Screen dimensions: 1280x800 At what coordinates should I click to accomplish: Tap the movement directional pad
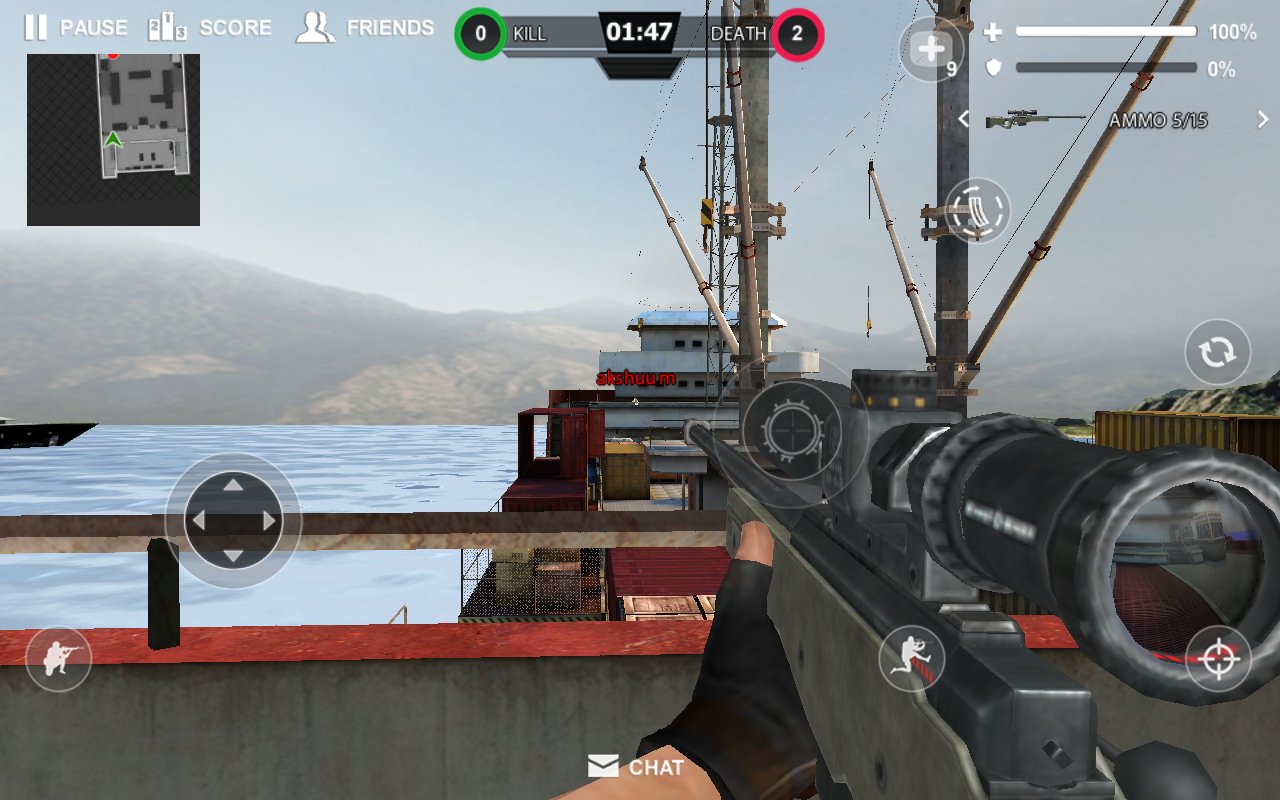point(233,521)
